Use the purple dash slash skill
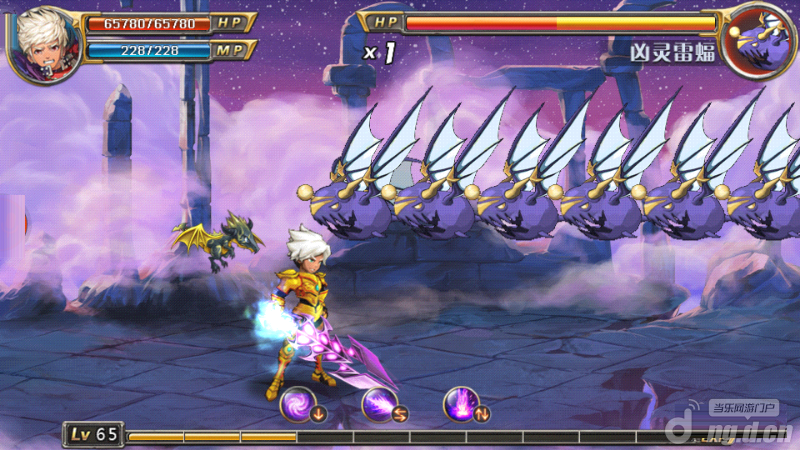 [x=379, y=404]
